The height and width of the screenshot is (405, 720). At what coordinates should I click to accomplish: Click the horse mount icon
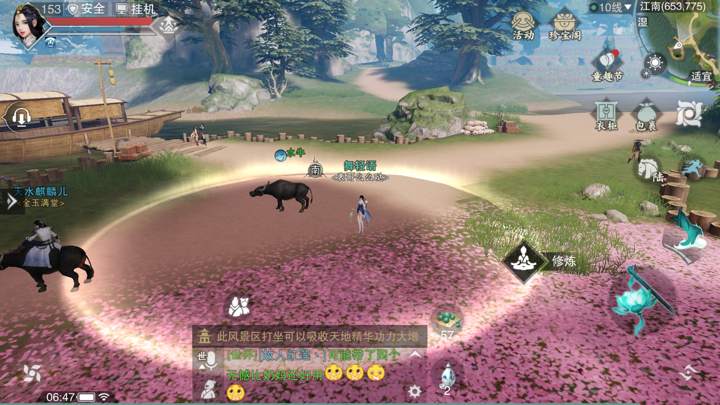pyautogui.click(x=648, y=168)
